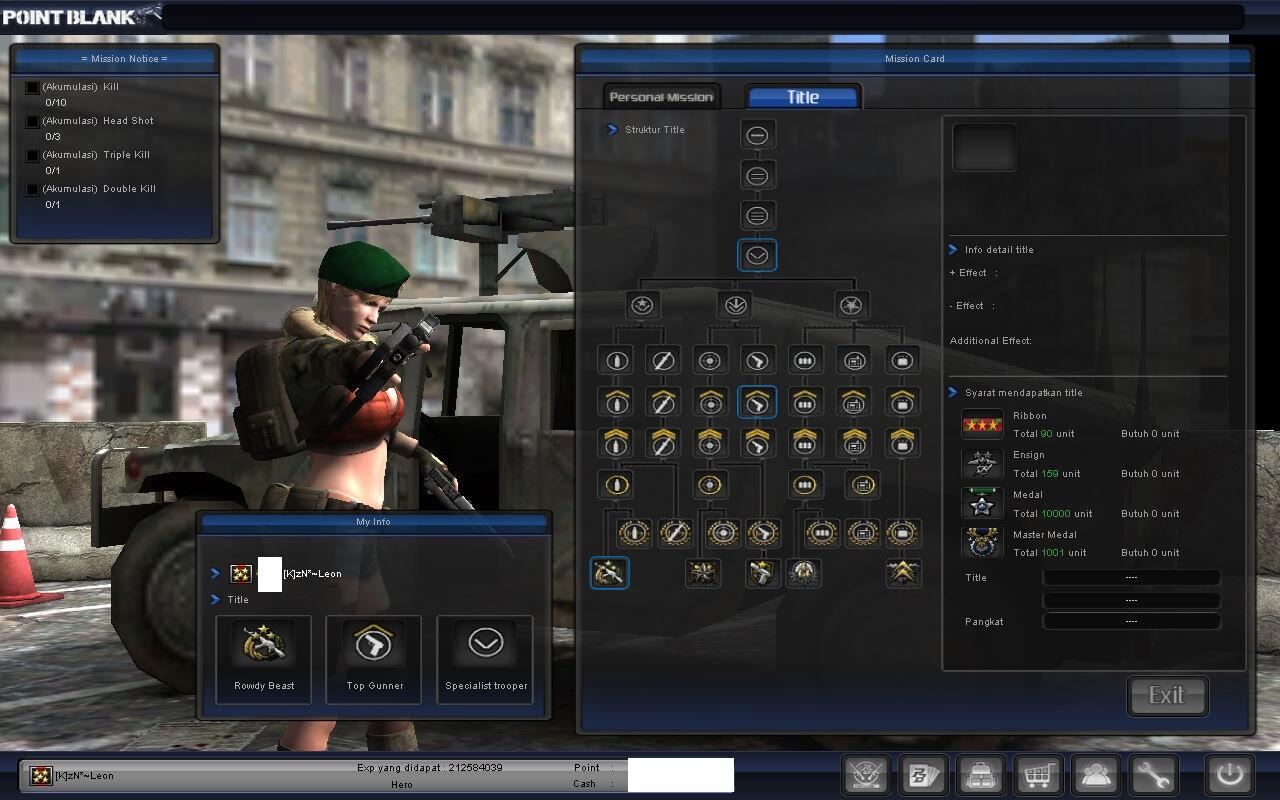Open the inventory backpack icon

click(x=980, y=775)
